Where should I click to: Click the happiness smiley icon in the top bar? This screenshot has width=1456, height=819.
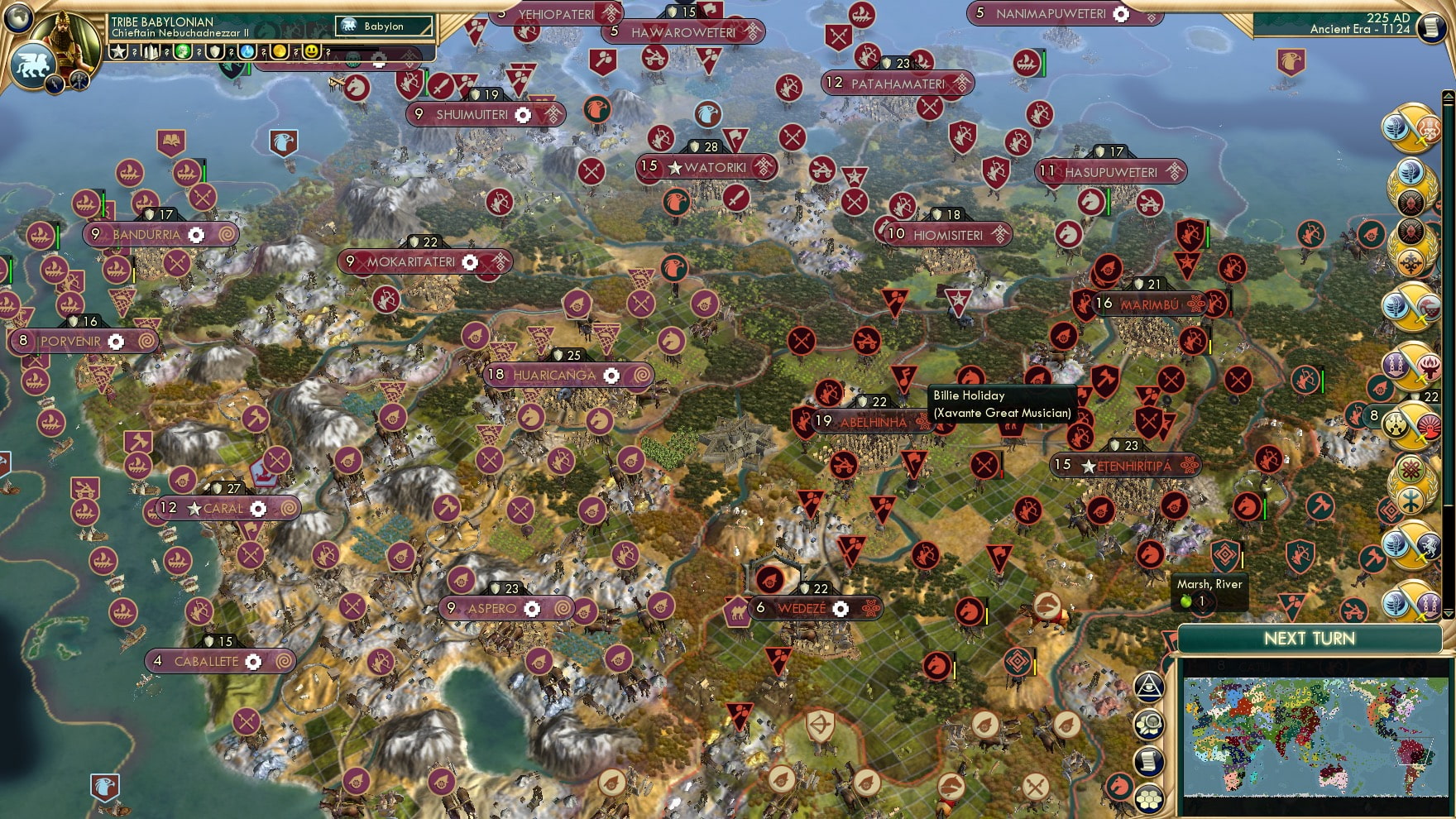pyautogui.click(x=309, y=51)
